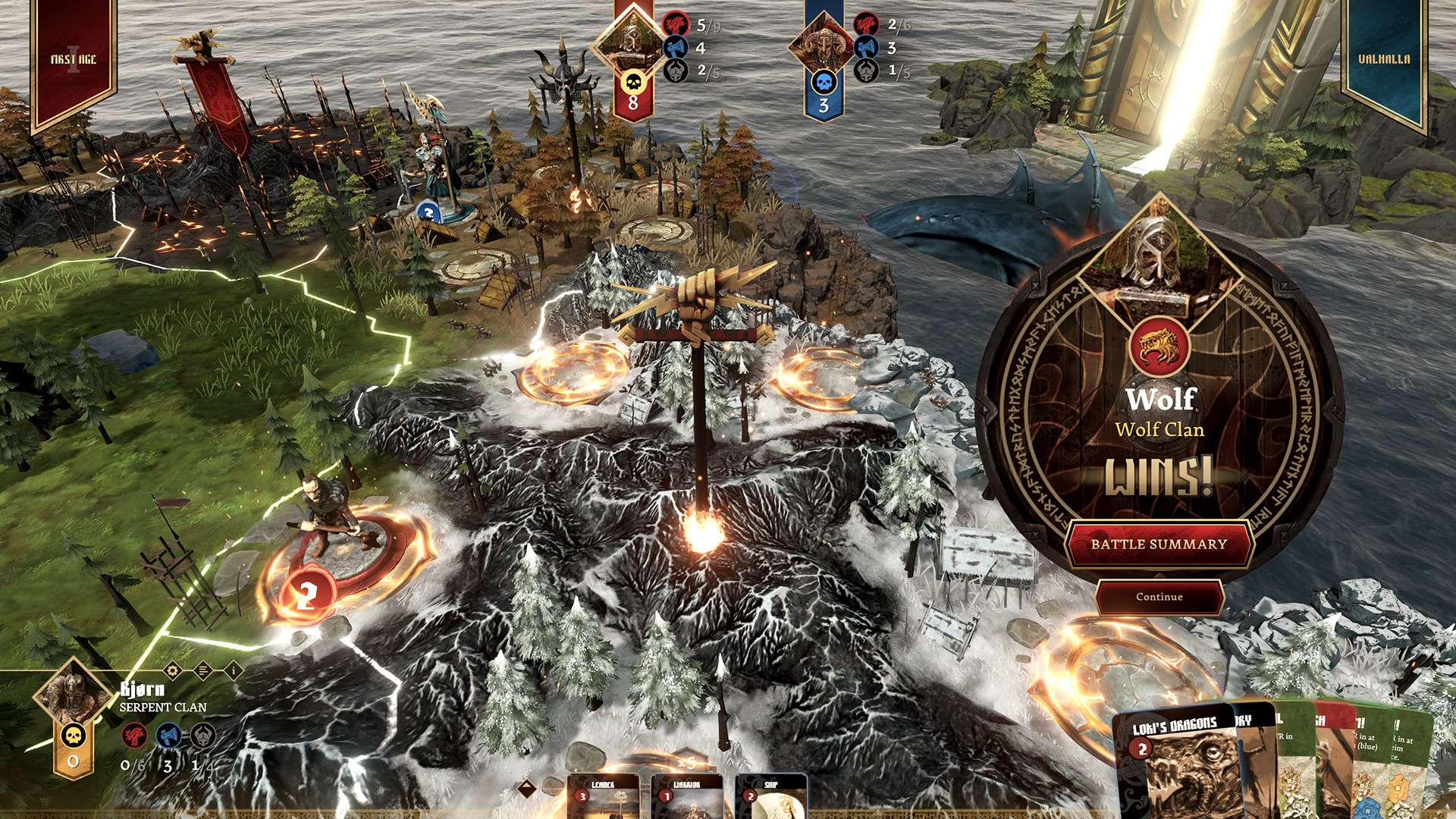Click the blue axe icon showing 3 on Bjørn's panel
Image resolution: width=1456 pixels, height=819 pixels.
click(x=168, y=736)
